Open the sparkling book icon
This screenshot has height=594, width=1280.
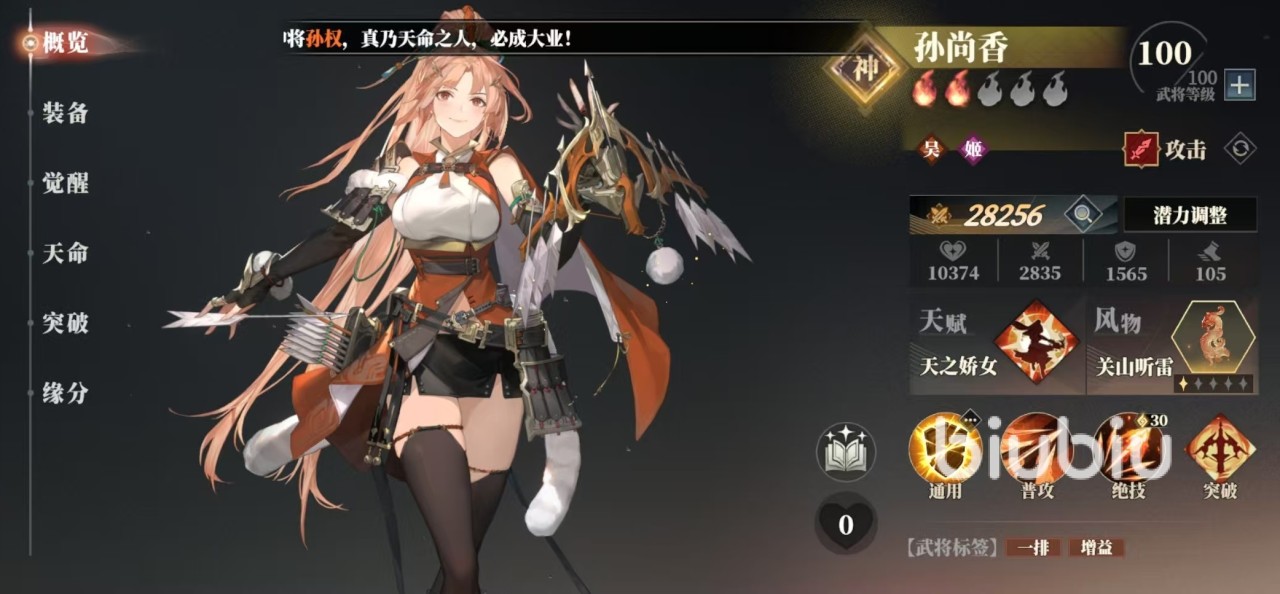[845, 453]
